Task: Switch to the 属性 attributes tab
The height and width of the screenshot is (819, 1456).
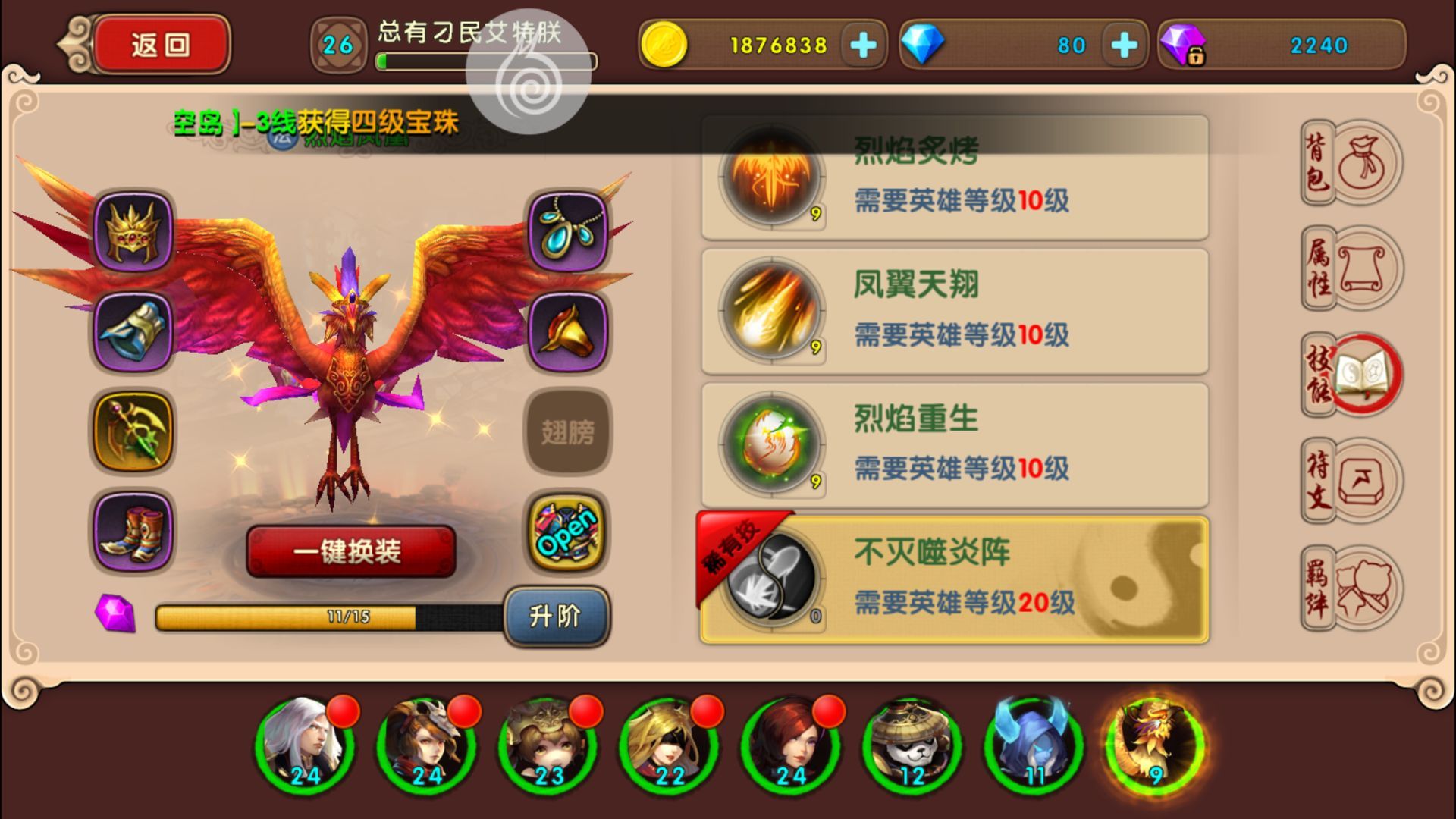Action: coord(1352,268)
